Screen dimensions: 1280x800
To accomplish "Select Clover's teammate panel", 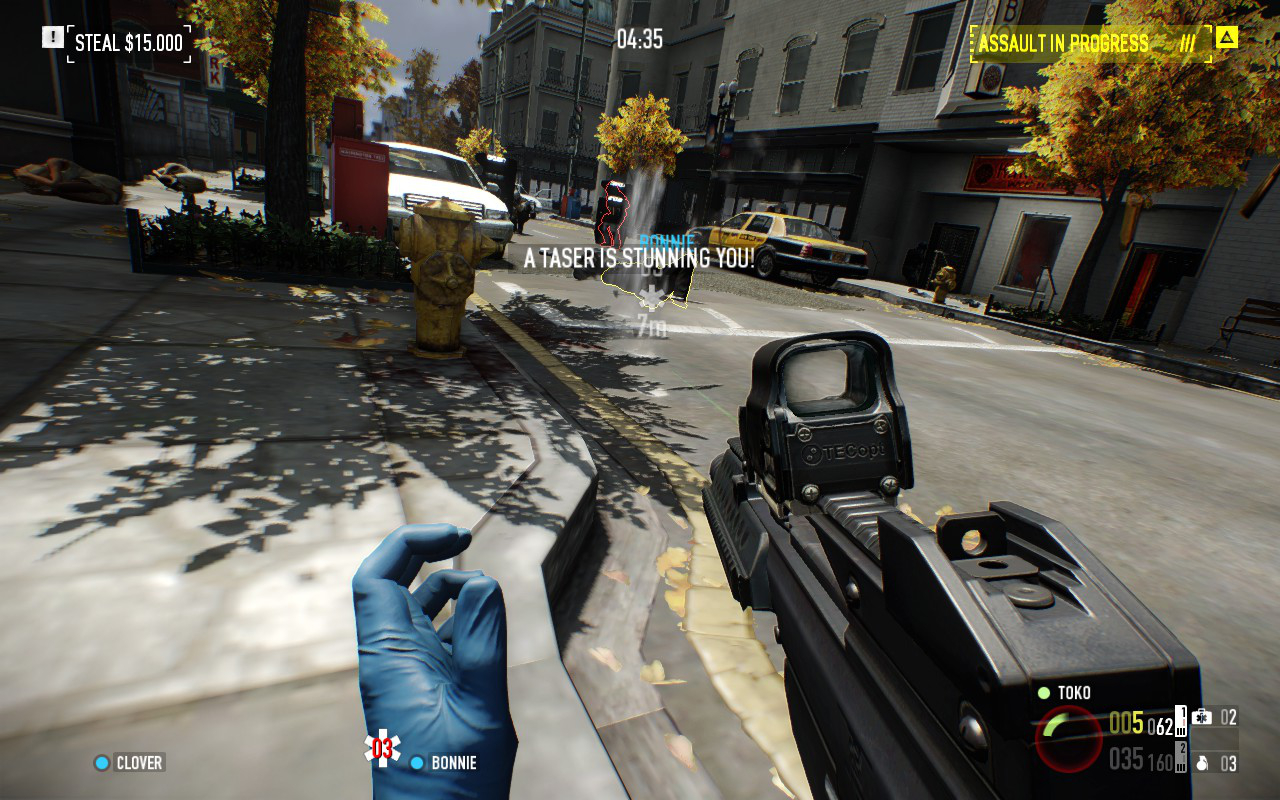I will point(128,763).
